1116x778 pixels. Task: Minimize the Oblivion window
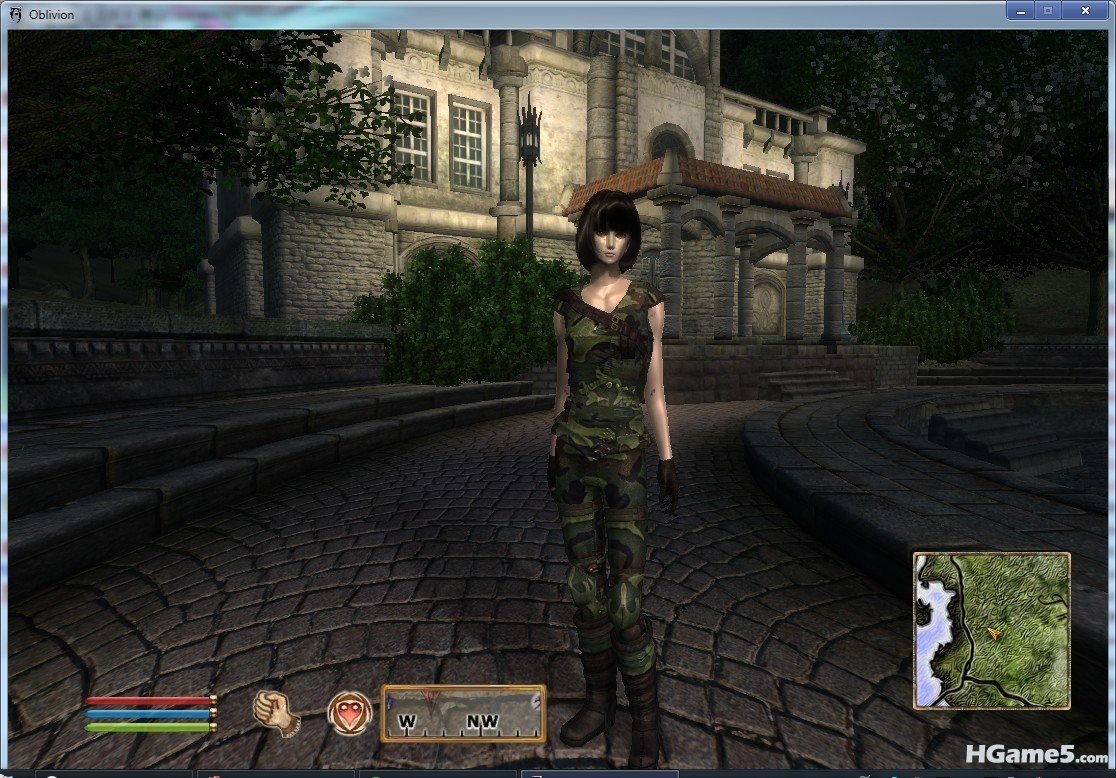[1021, 10]
